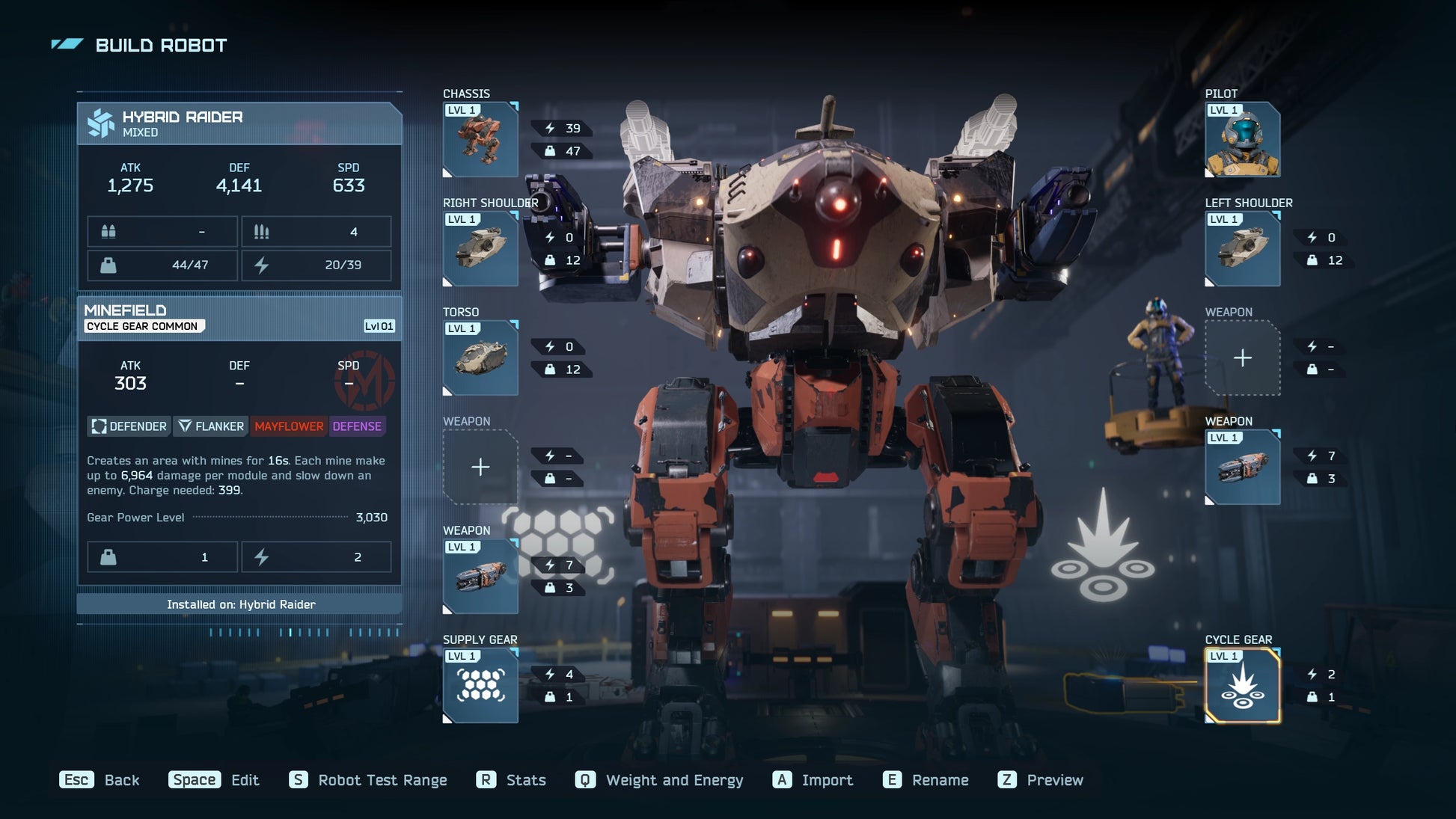Choose the Torso module slot

click(480, 358)
